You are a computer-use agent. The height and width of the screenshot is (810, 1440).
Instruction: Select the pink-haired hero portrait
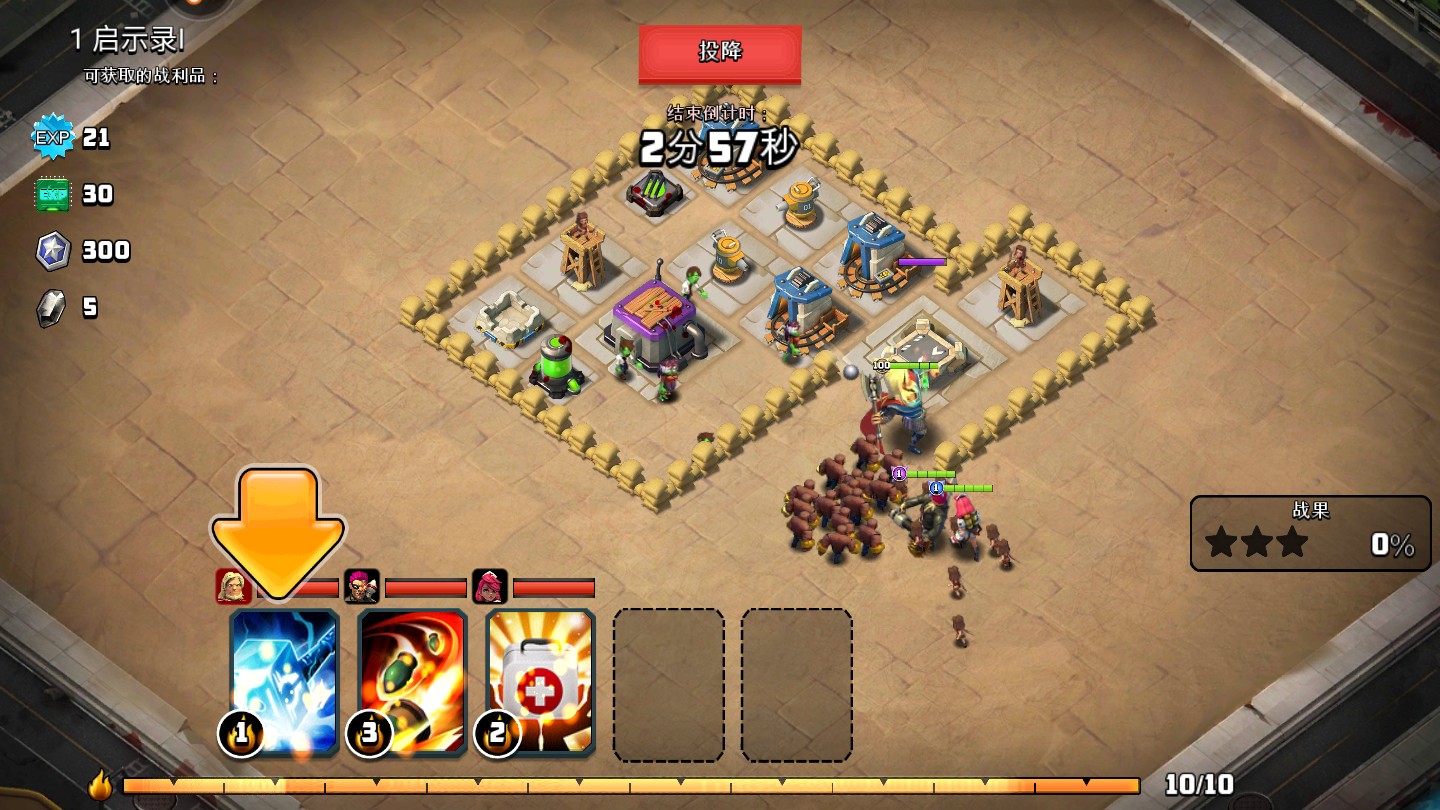click(489, 587)
